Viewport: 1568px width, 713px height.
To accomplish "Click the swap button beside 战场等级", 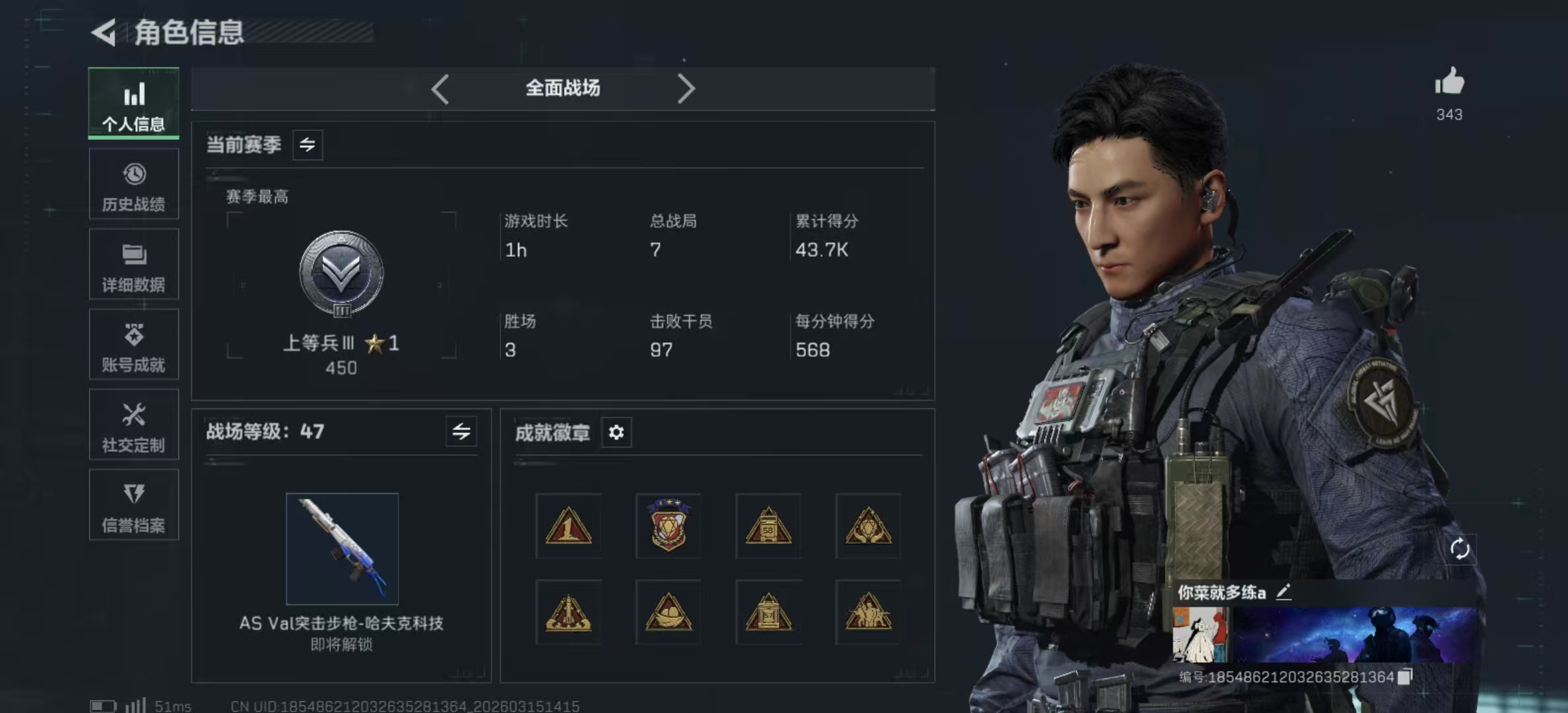I will coord(461,432).
